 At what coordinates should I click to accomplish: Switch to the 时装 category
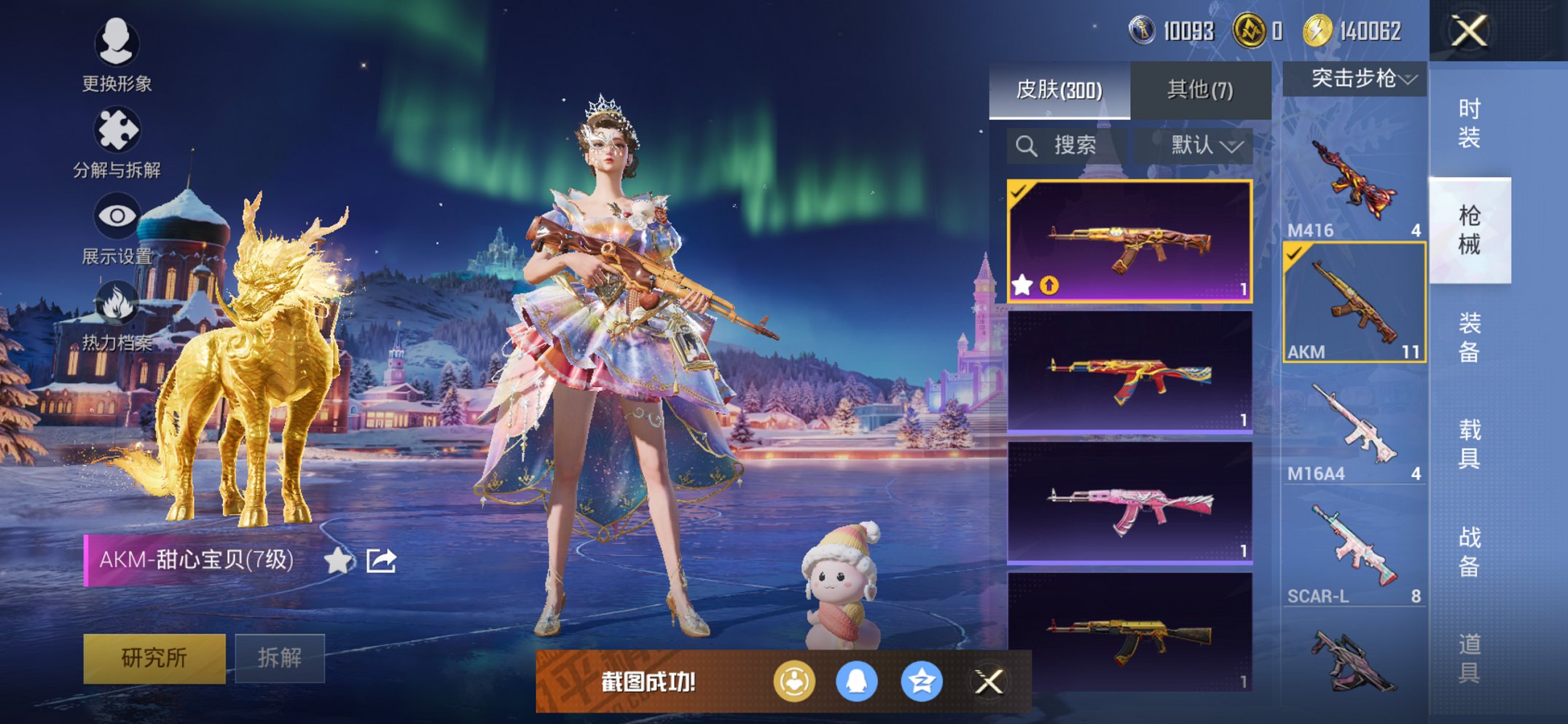(1469, 122)
